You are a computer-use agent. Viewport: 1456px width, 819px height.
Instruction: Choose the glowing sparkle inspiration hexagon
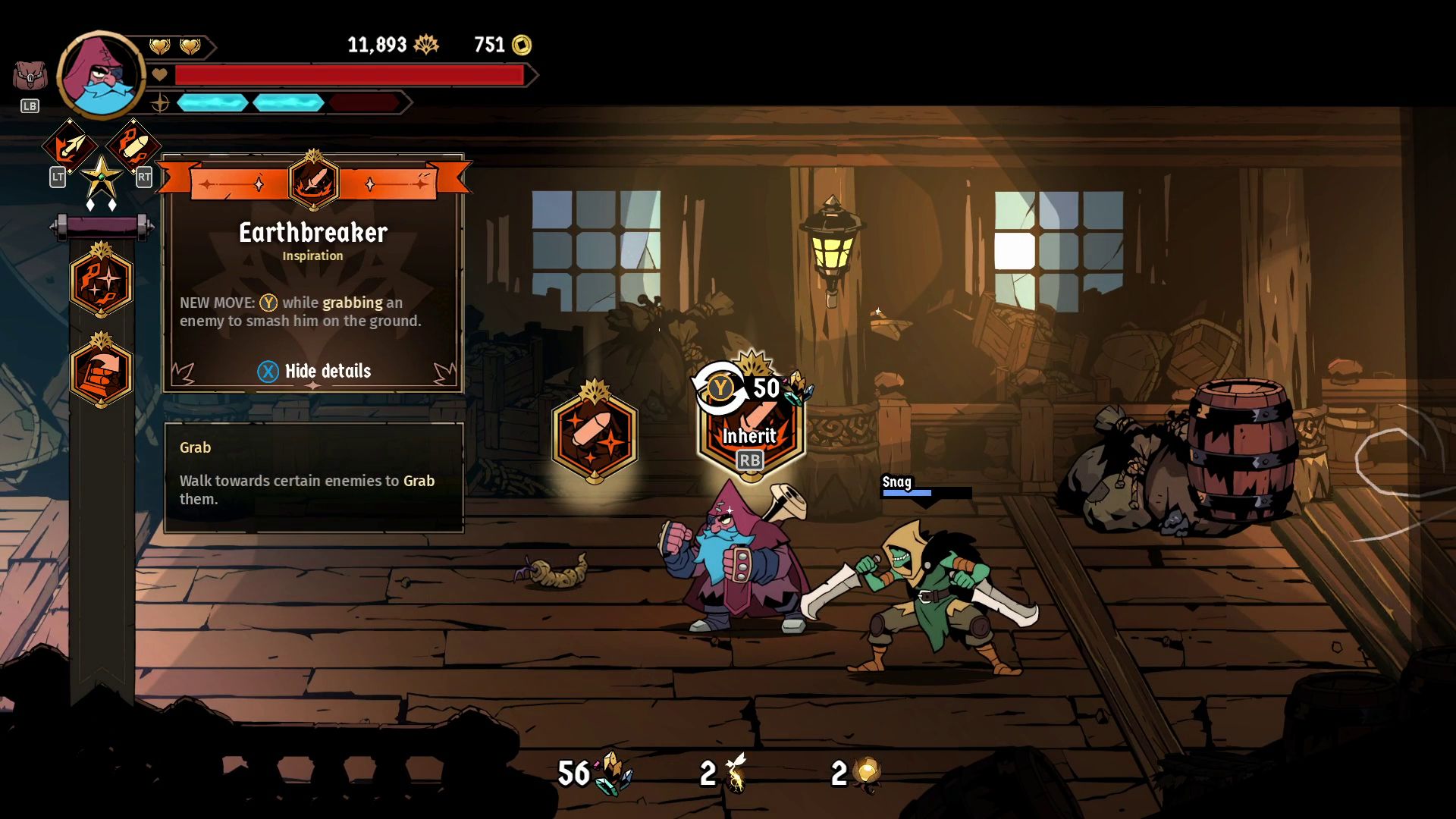[595, 435]
